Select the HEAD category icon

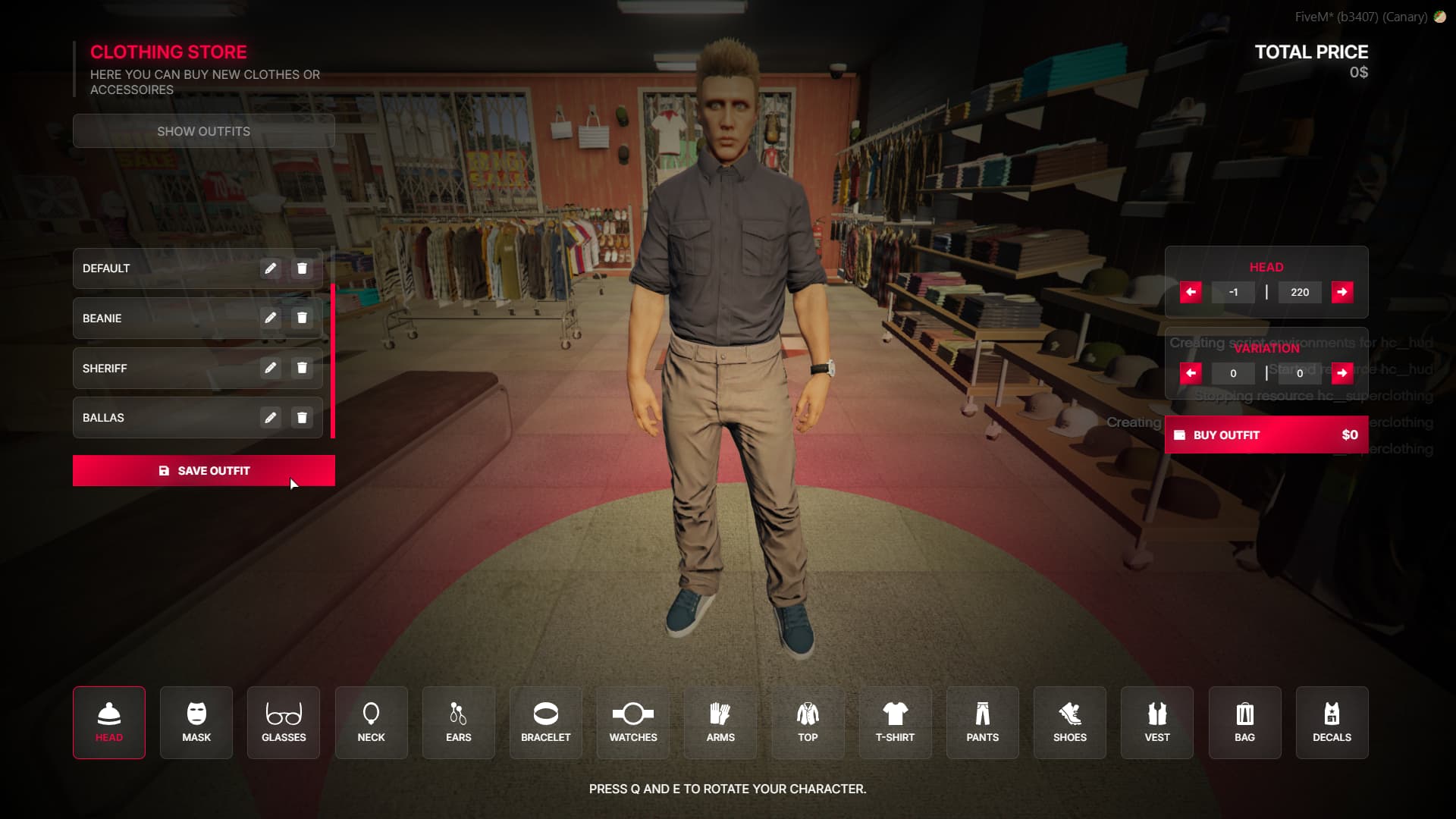108,722
